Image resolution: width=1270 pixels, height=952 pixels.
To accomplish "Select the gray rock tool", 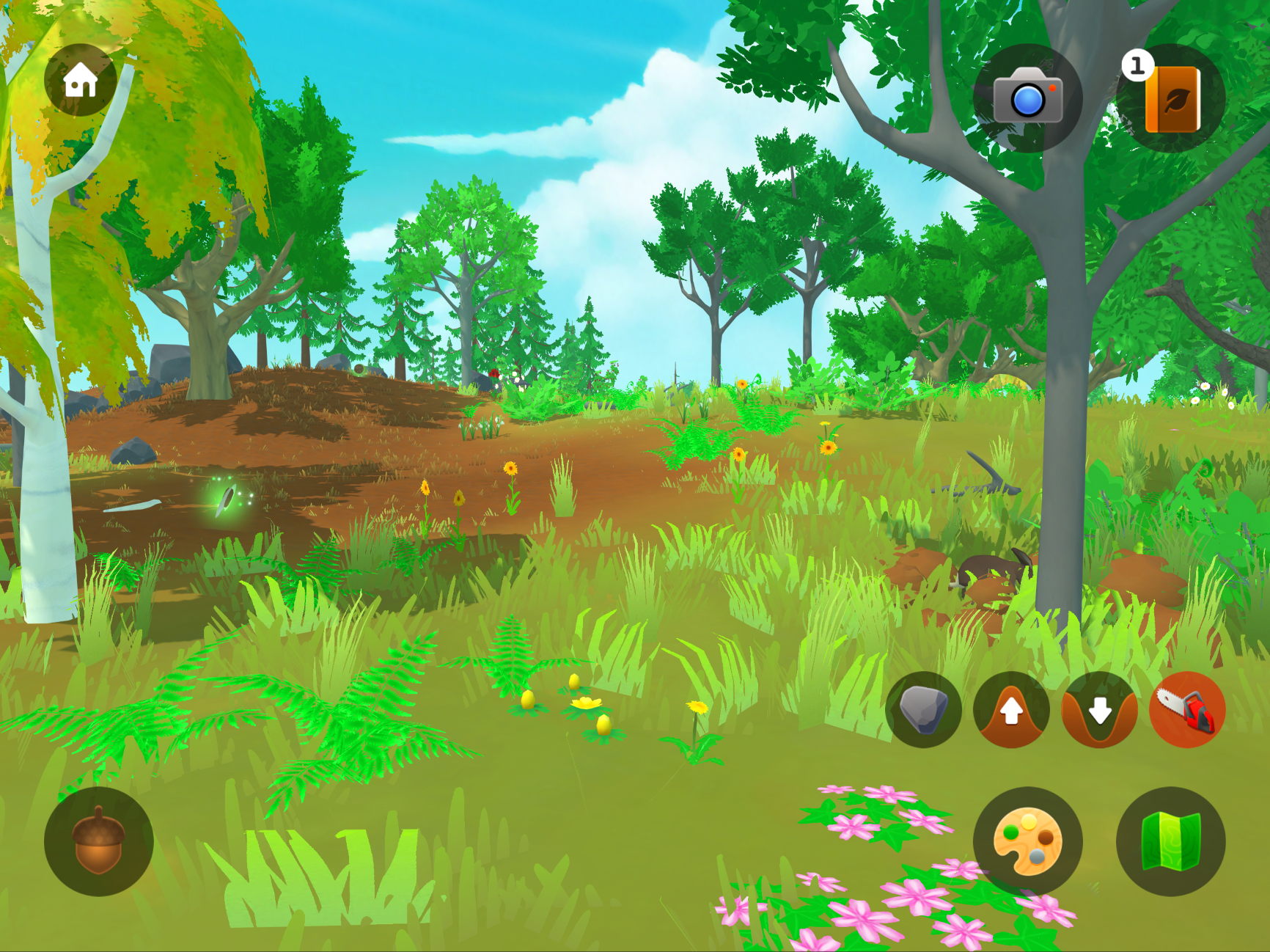I will coord(923,709).
